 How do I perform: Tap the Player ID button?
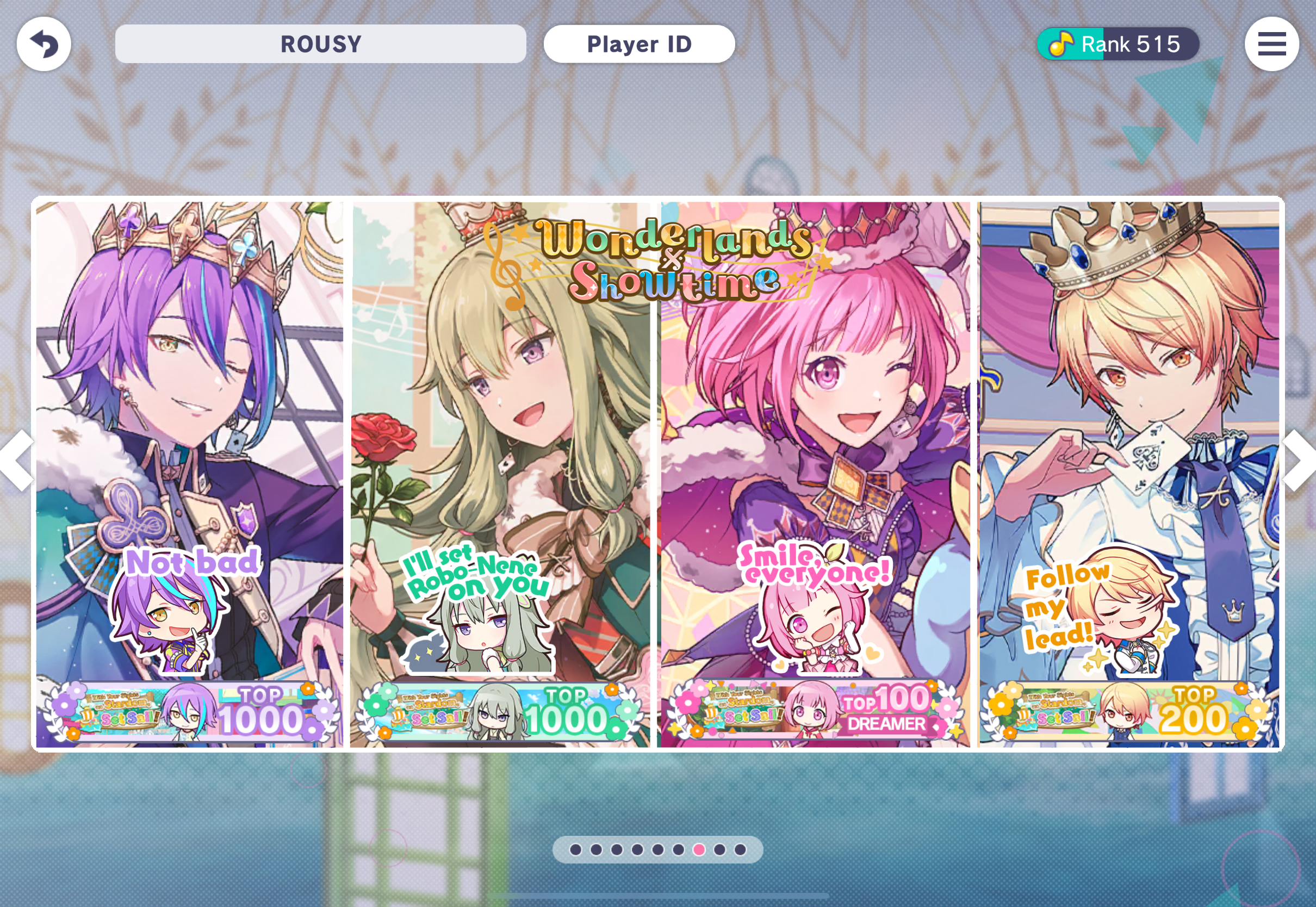pyautogui.click(x=638, y=44)
